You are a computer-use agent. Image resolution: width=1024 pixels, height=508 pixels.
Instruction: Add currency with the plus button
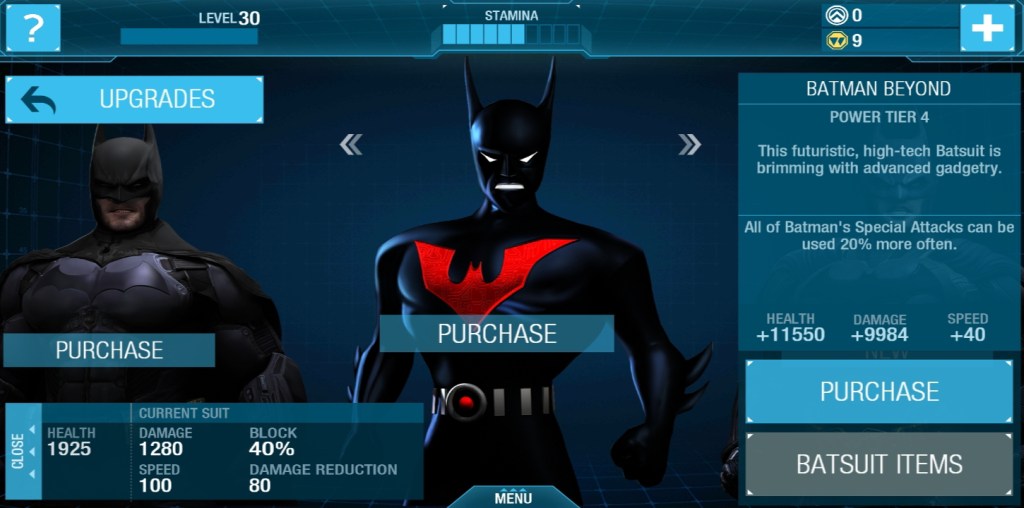(x=986, y=28)
